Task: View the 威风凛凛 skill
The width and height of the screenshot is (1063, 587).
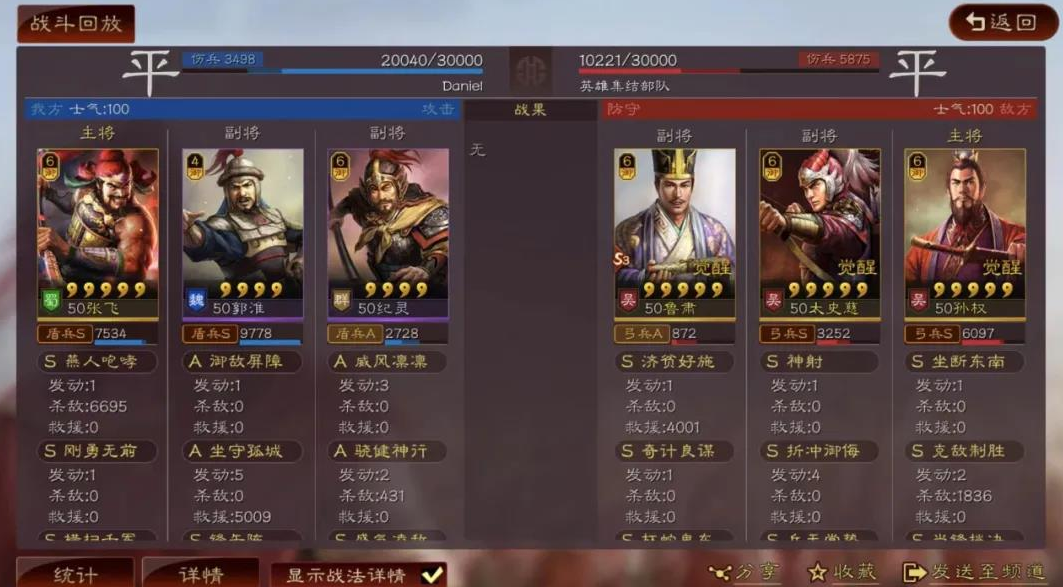Action: (x=388, y=361)
